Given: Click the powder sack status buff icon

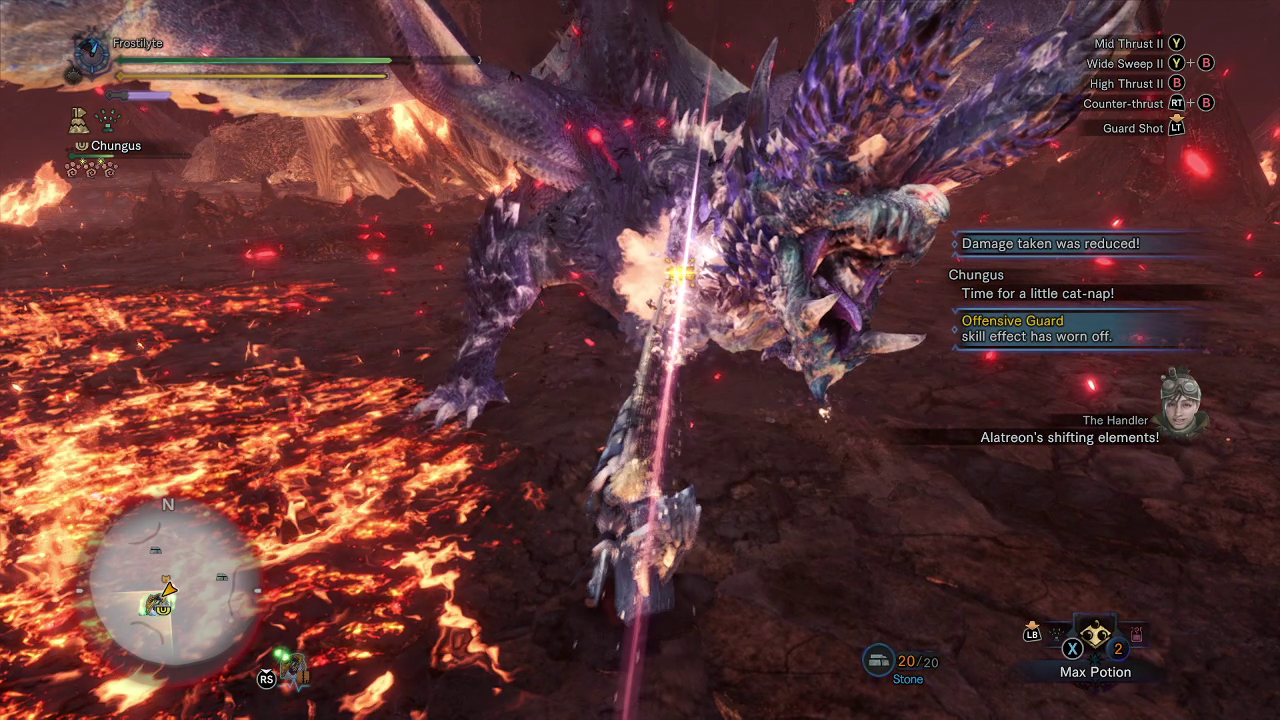Looking at the screenshot, I should [x=78, y=121].
